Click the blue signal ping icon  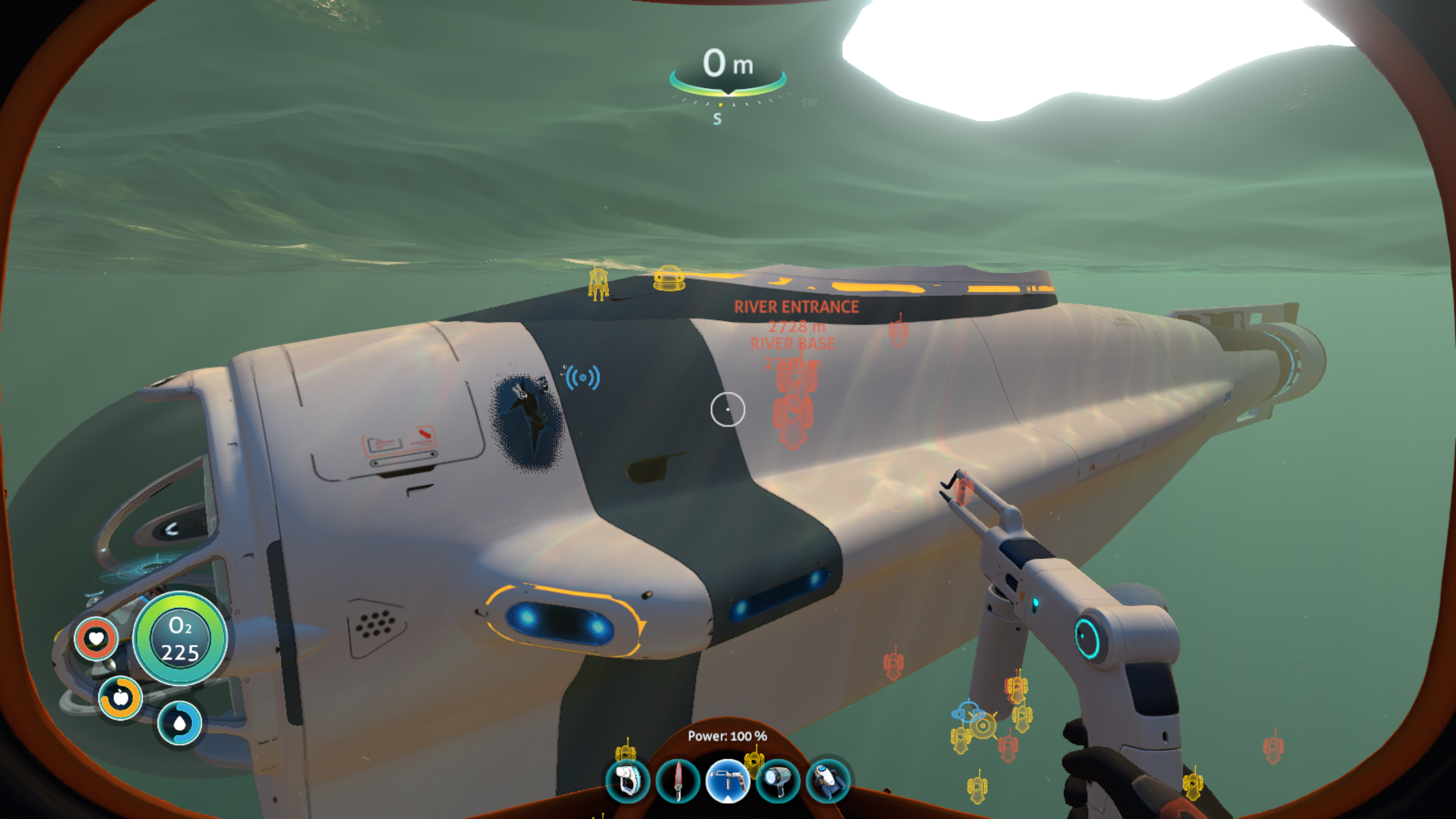pyautogui.click(x=582, y=378)
